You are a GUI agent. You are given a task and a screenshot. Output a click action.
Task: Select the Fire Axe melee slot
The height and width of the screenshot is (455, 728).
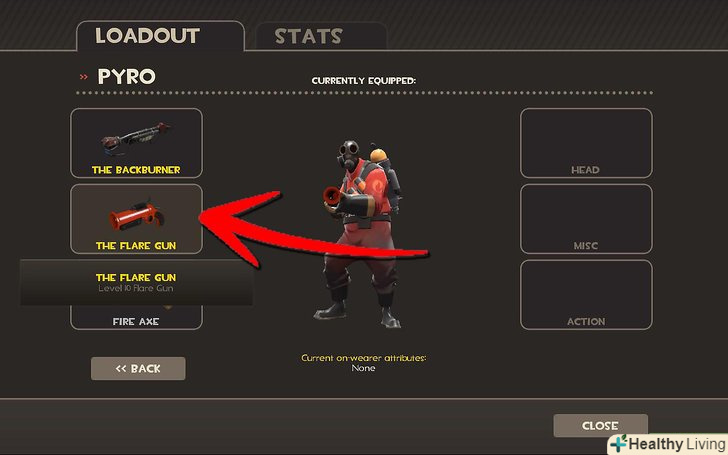(x=136, y=318)
